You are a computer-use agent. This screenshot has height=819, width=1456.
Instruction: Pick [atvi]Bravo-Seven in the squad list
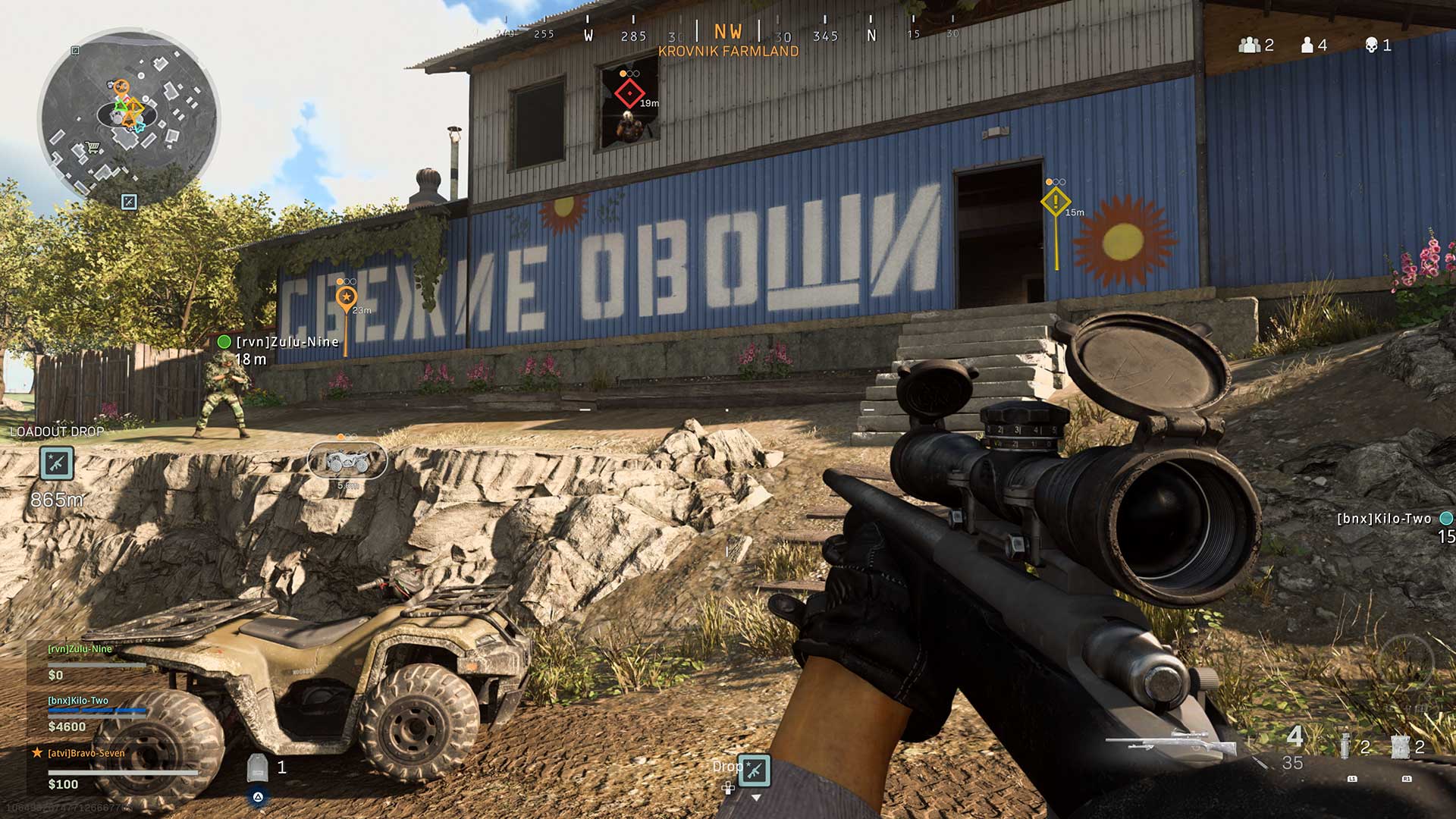point(86,753)
